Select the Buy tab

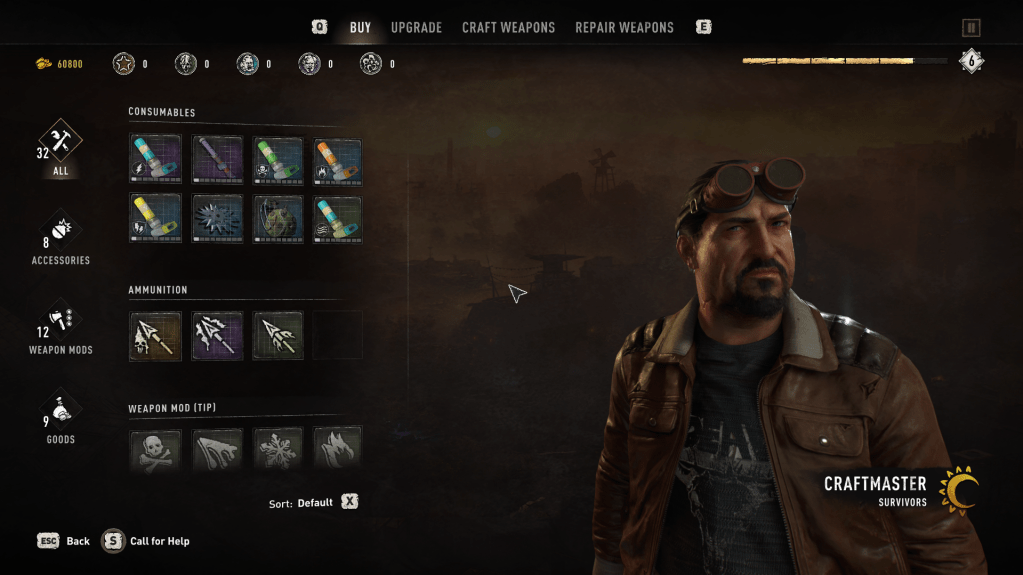point(360,28)
